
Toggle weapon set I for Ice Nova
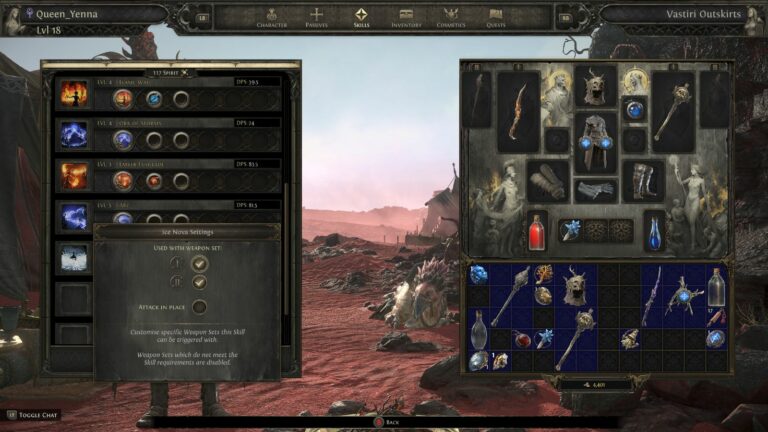(x=200, y=263)
